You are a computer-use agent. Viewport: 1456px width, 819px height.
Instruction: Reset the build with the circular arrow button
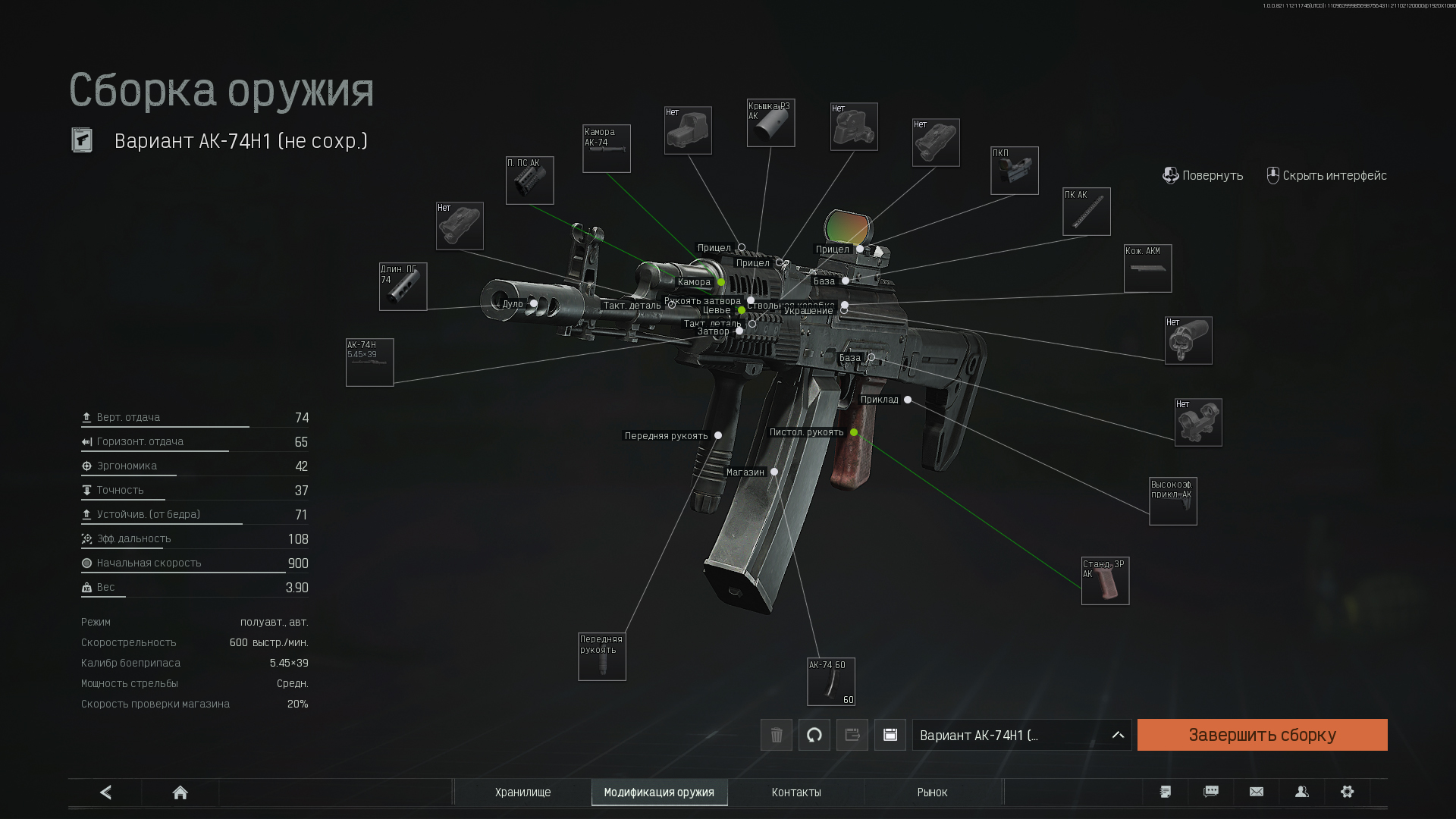pos(814,735)
